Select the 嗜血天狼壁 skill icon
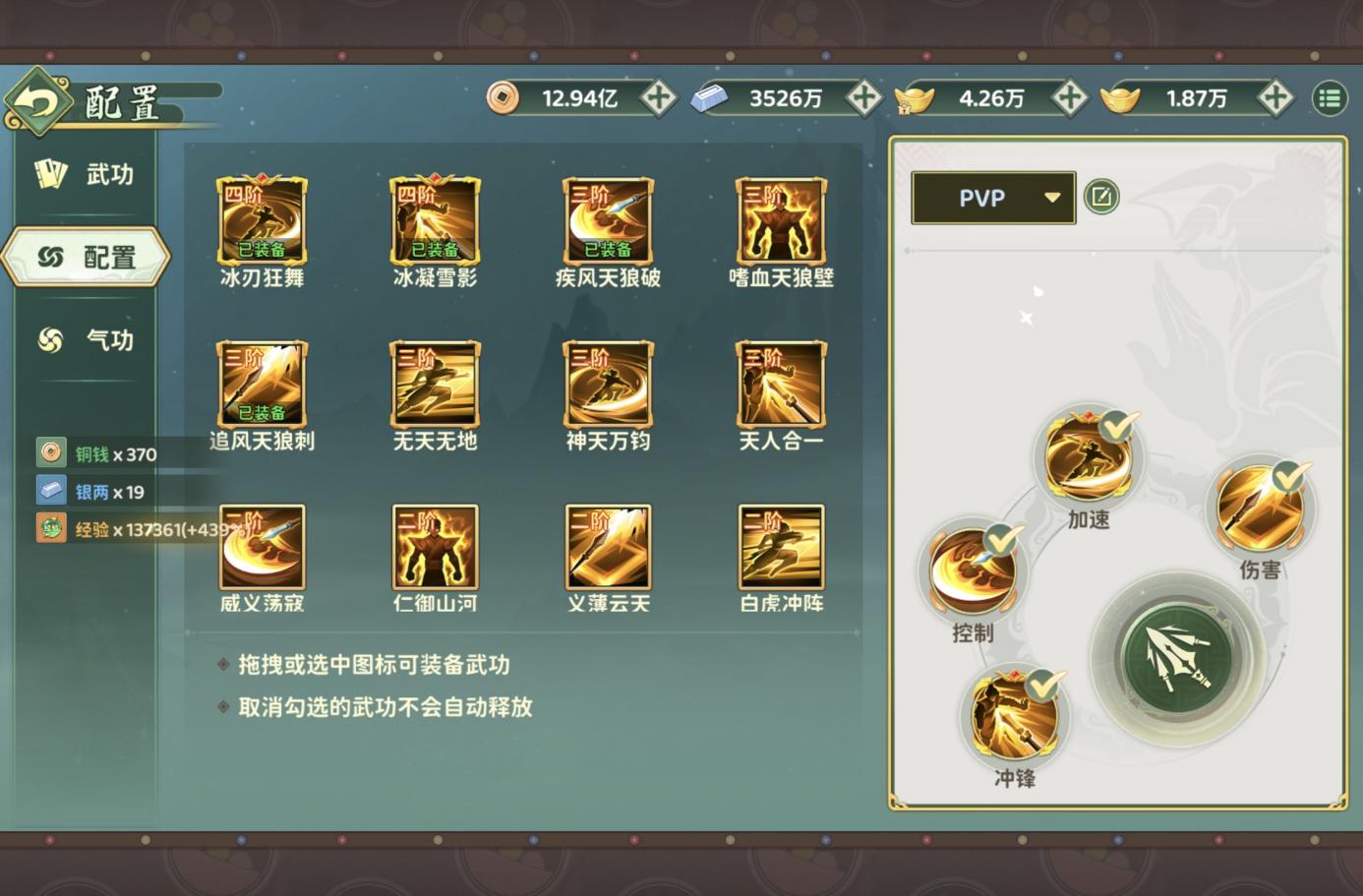The height and width of the screenshot is (896, 1363). [779, 218]
